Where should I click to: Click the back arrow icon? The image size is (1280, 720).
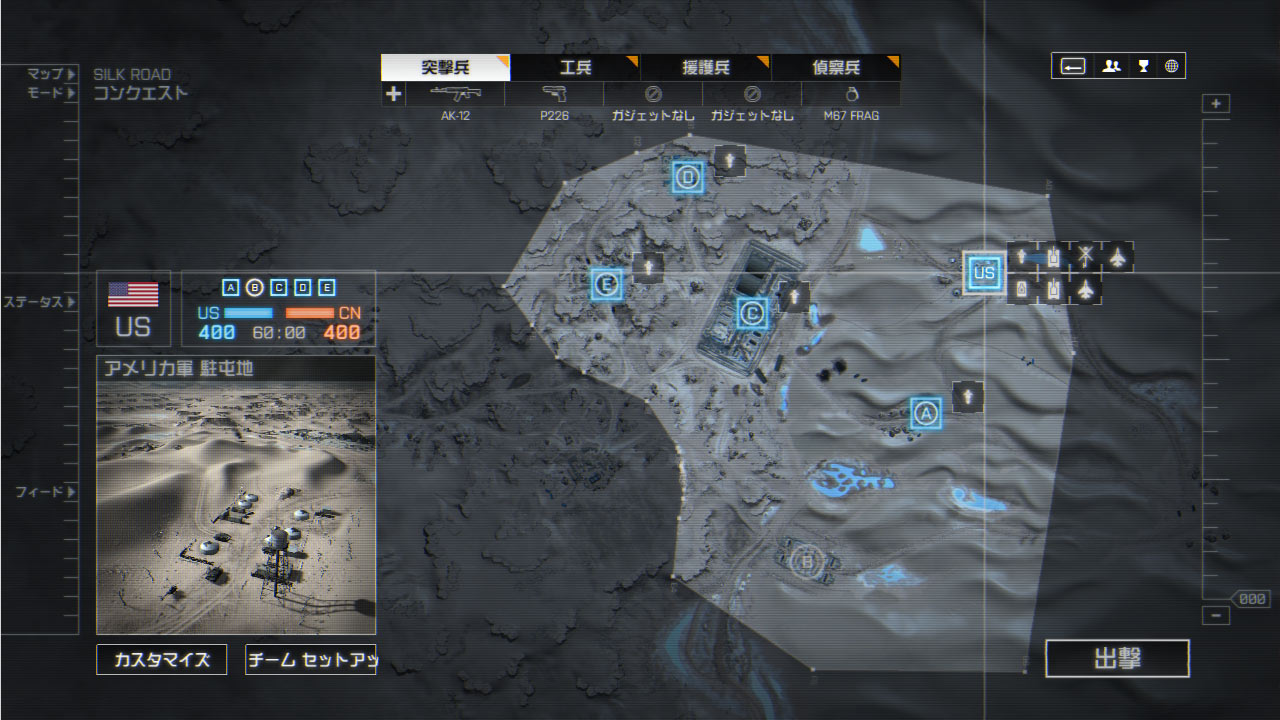(1073, 66)
